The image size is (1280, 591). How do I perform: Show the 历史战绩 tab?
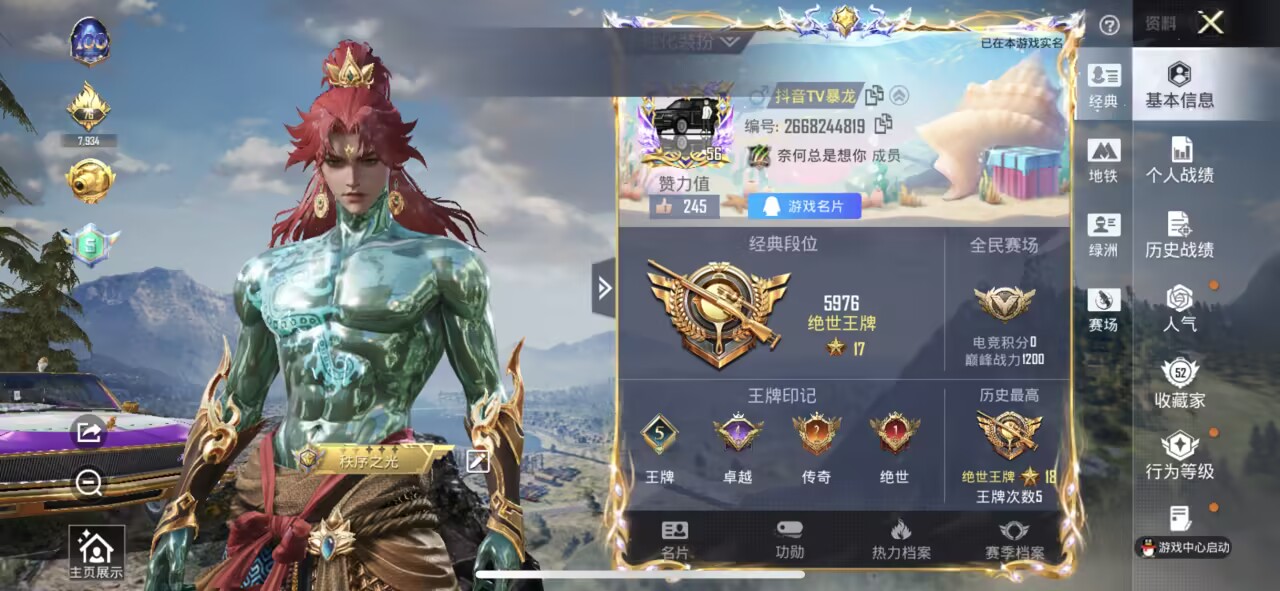pyautogui.click(x=1180, y=237)
